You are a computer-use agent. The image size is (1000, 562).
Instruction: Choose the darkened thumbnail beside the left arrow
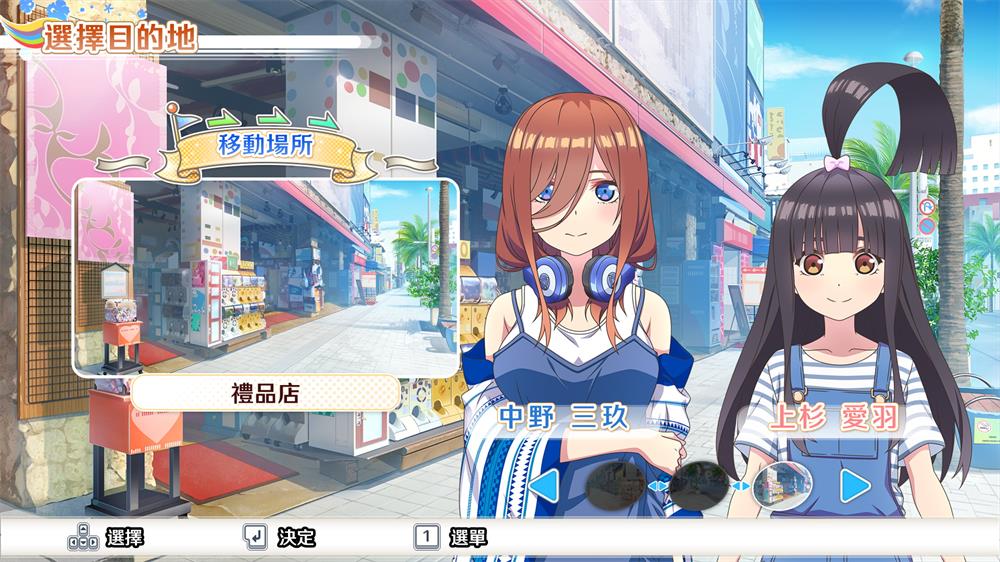tap(614, 485)
